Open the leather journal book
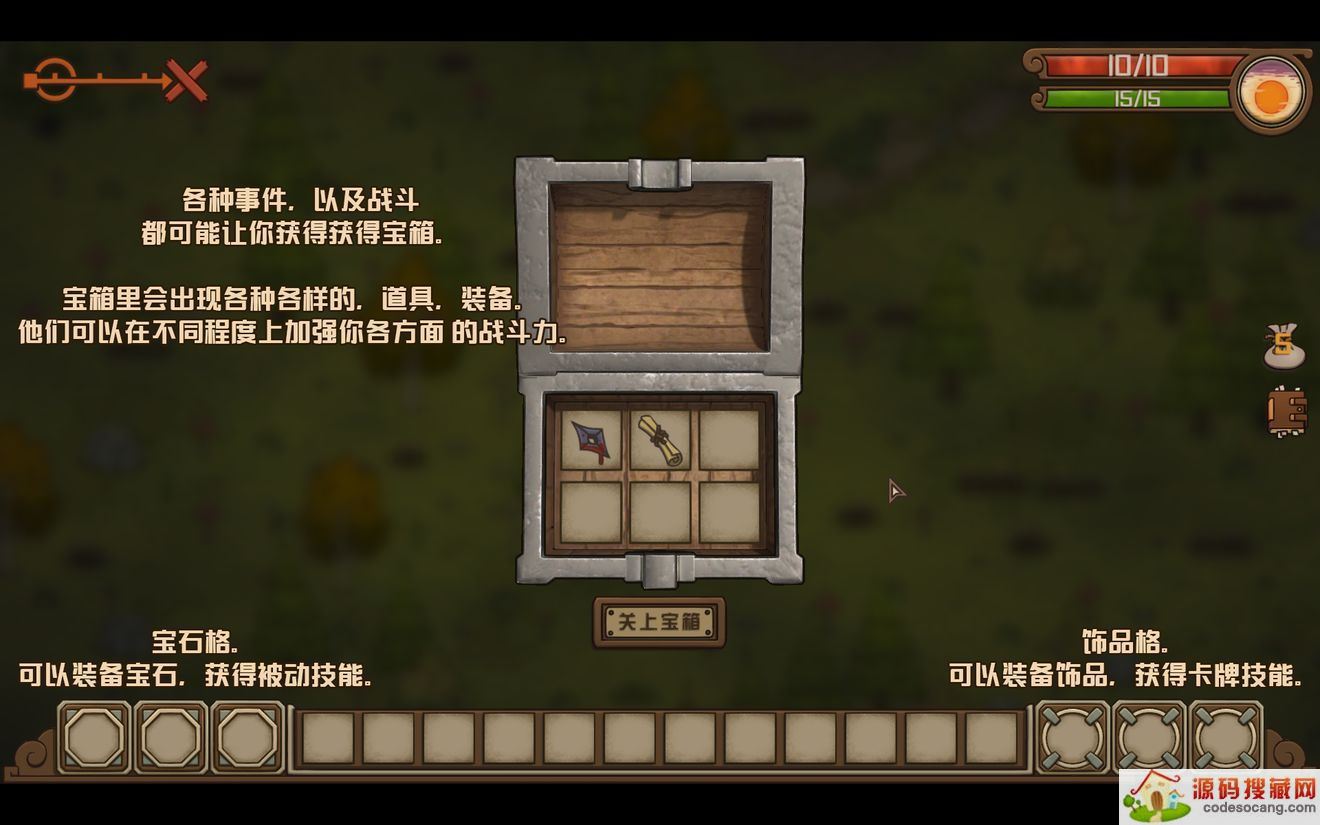Viewport: 1320px width, 825px height. tap(1286, 411)
